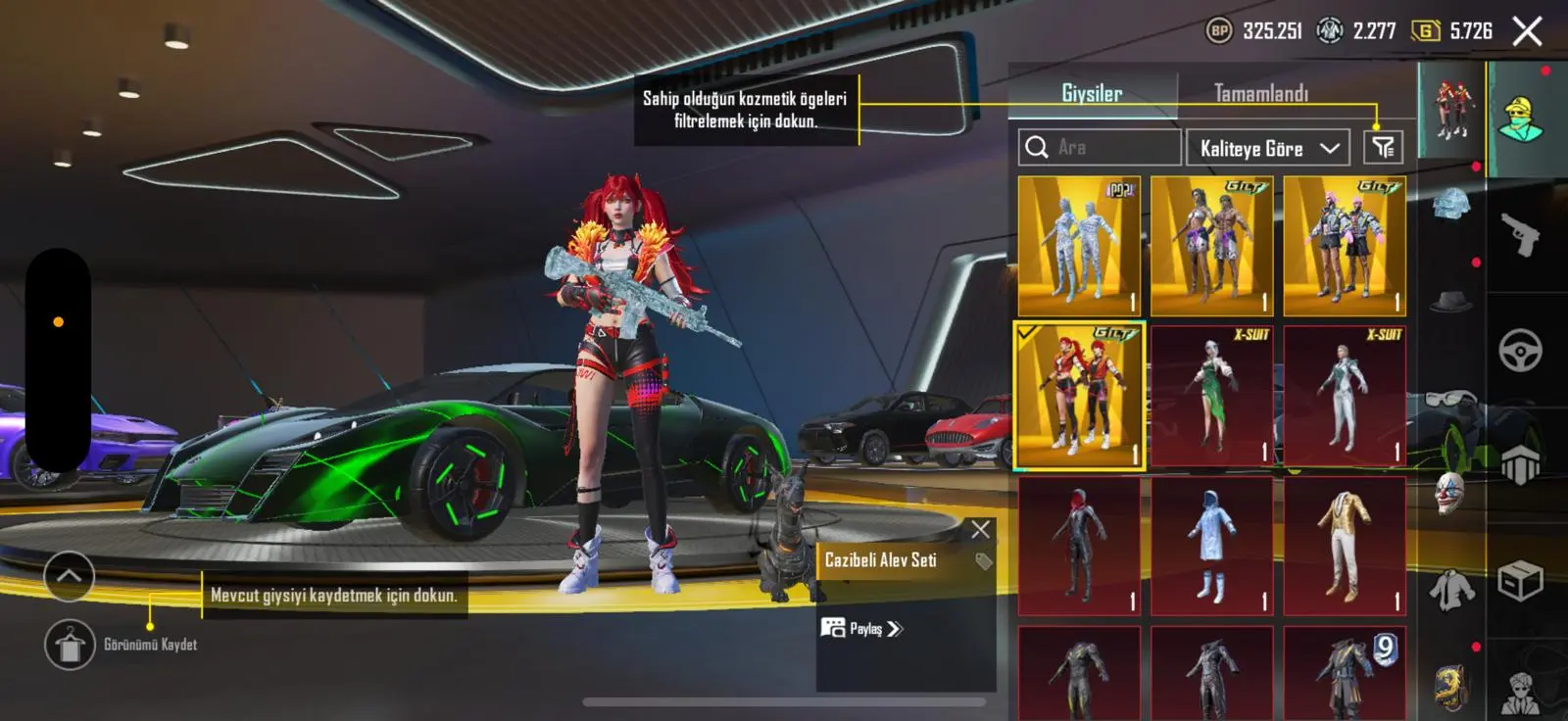Share the outfit with Paylaş

862,629
